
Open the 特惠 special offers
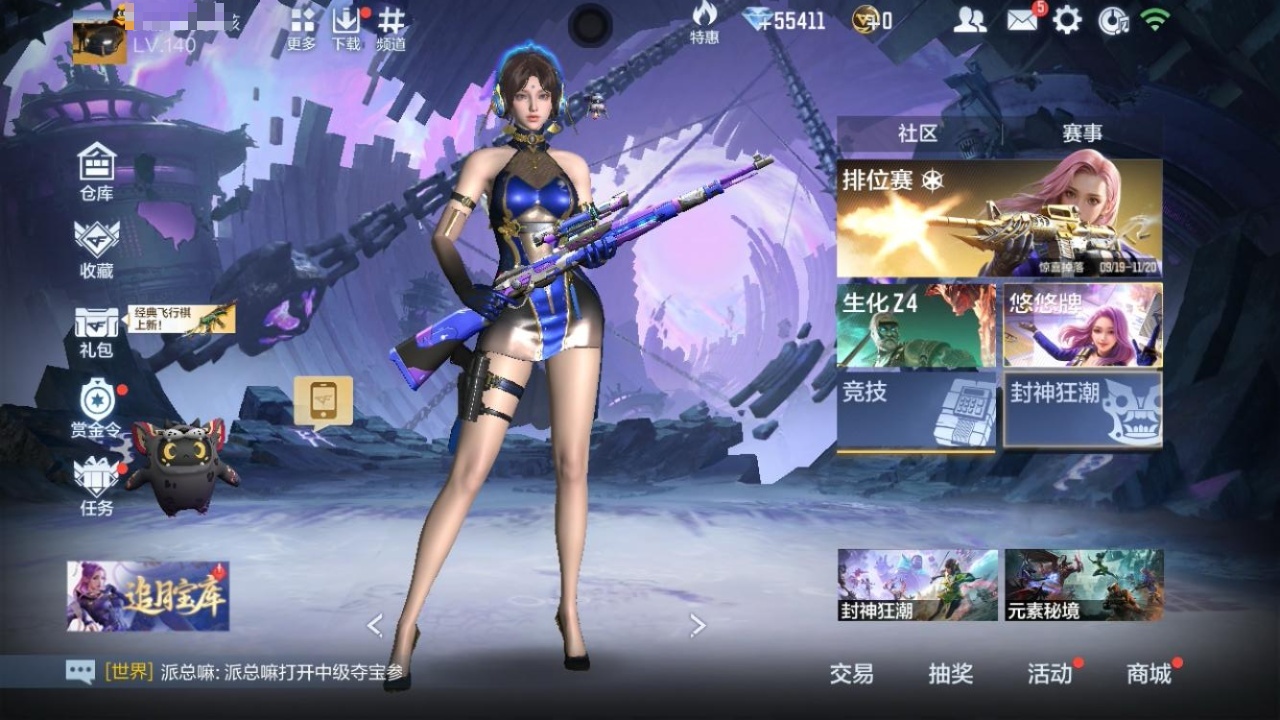click(x=704, y=22)
